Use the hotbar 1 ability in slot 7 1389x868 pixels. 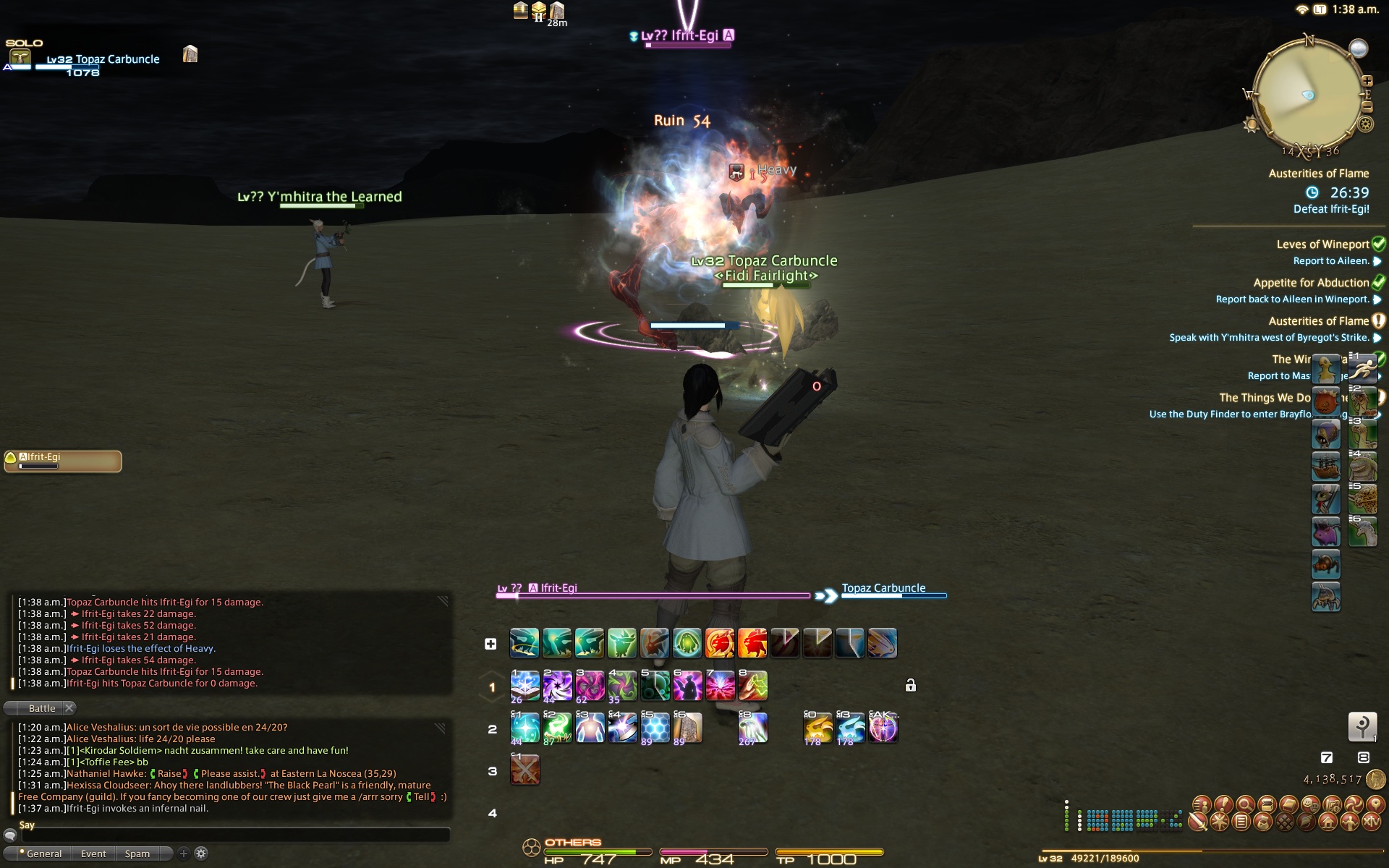pyautogui.click(x=720, y=685)
